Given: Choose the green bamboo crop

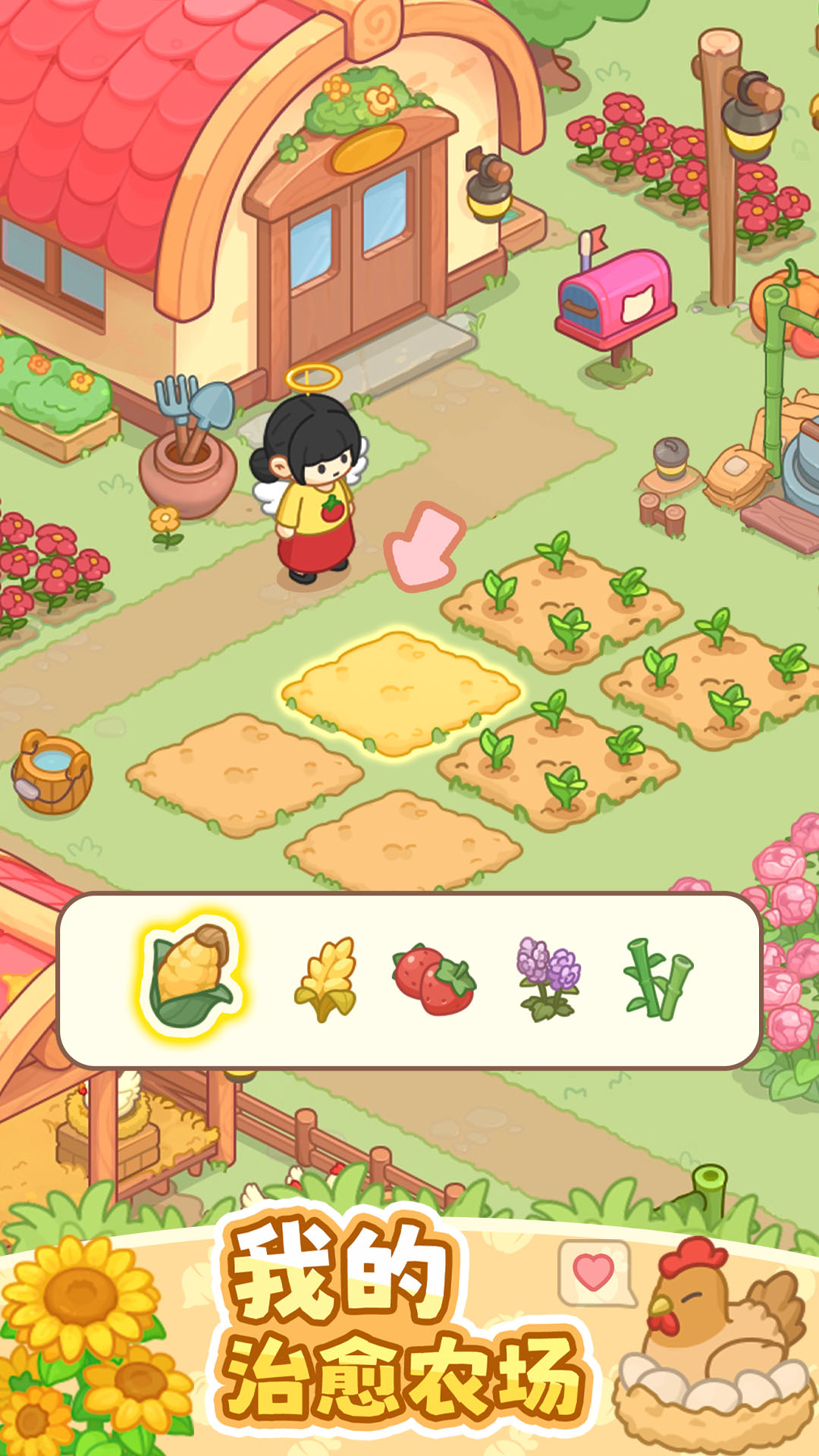Looking at the screenshot, I should tap(658, 980).
